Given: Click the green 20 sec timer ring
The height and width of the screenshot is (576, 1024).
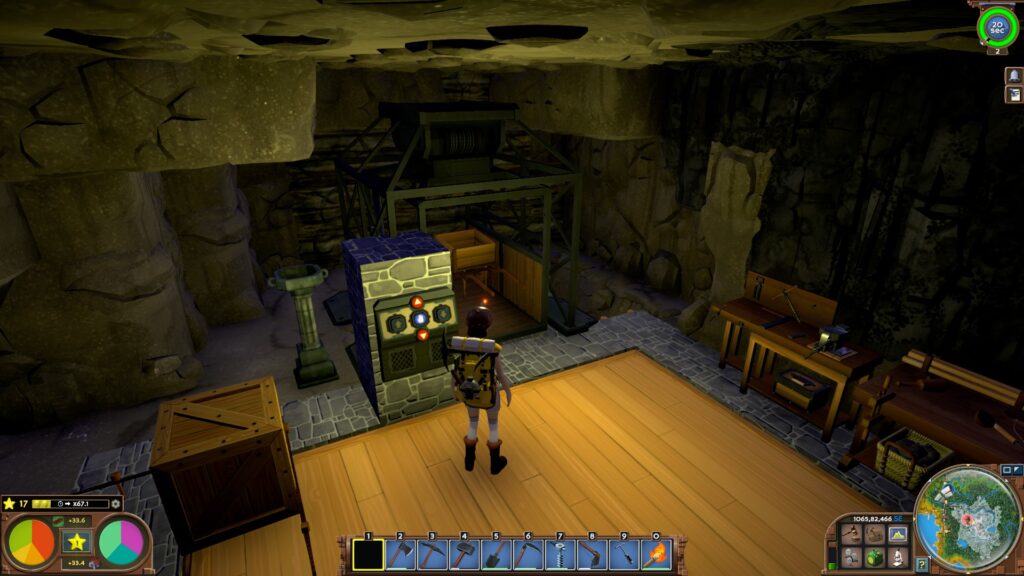Looking at the screenshot, I should (997, 27).
